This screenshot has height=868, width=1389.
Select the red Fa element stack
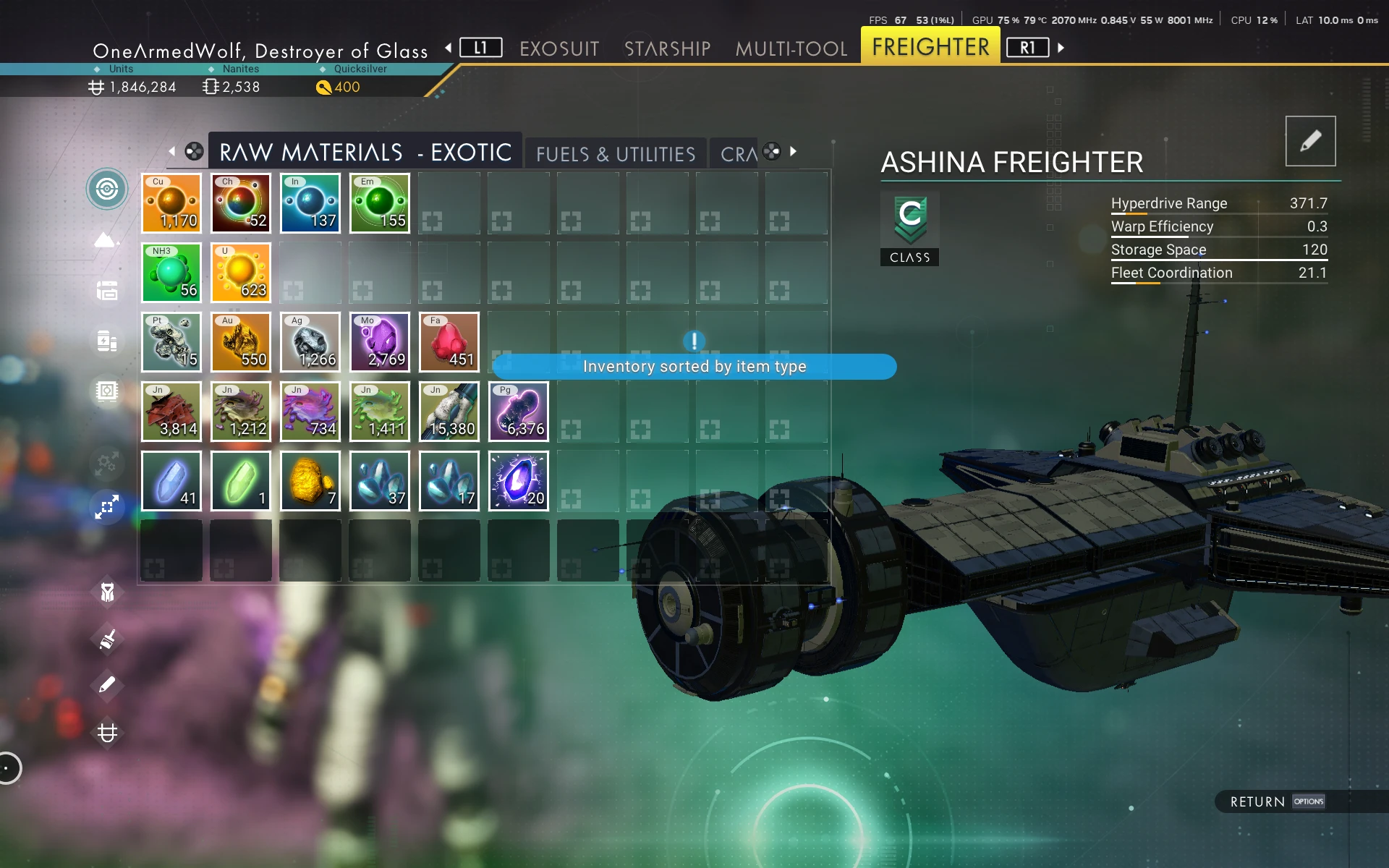click(x=449, y=342)
